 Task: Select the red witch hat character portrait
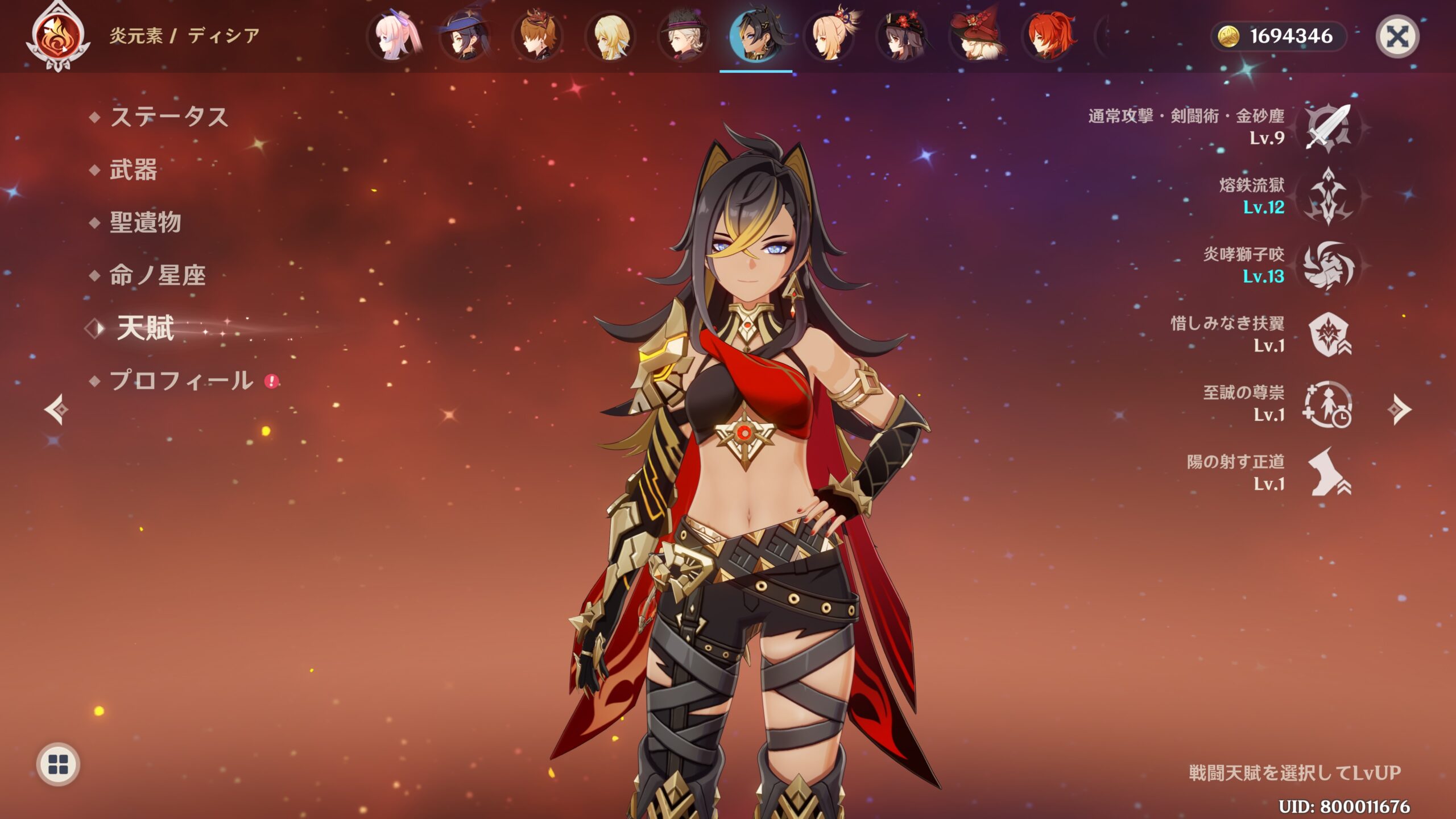click(977, 36)
